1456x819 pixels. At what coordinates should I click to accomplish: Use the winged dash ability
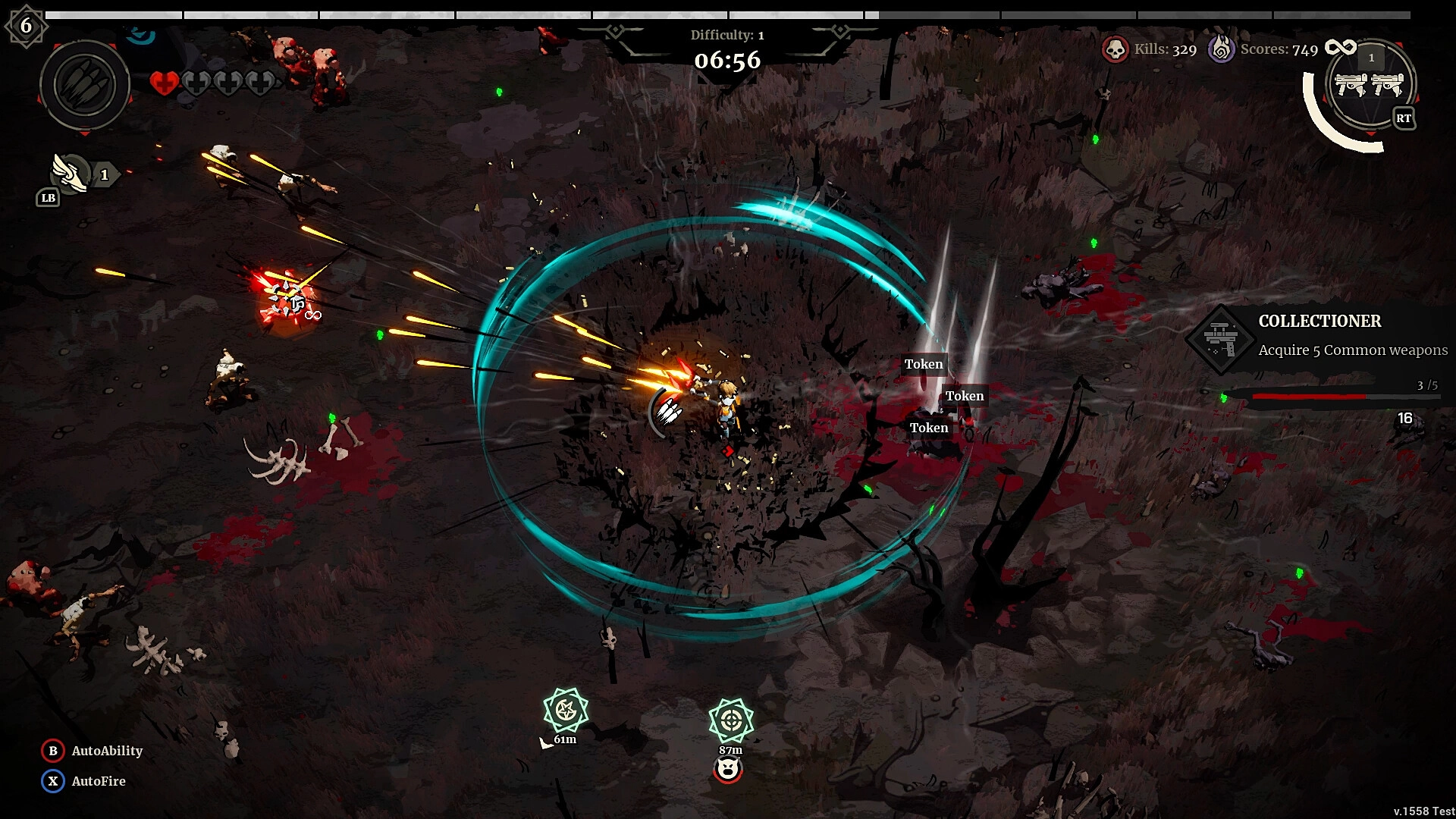71,174
